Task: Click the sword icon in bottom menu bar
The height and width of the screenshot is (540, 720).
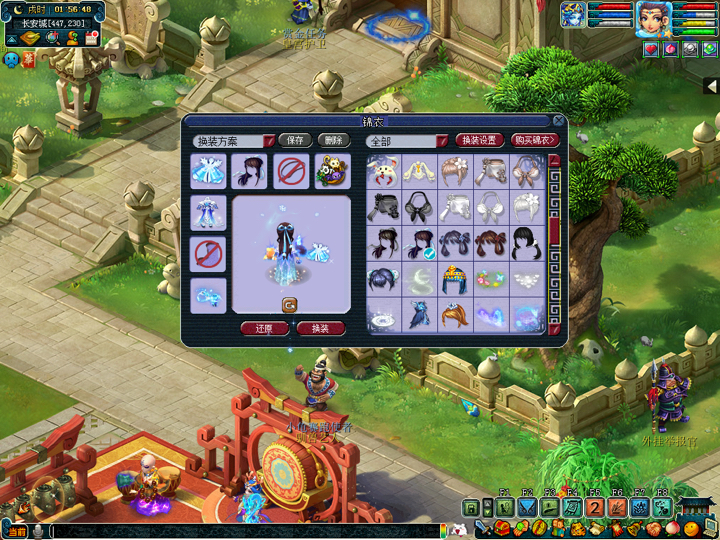Action: tap(482, 528)
